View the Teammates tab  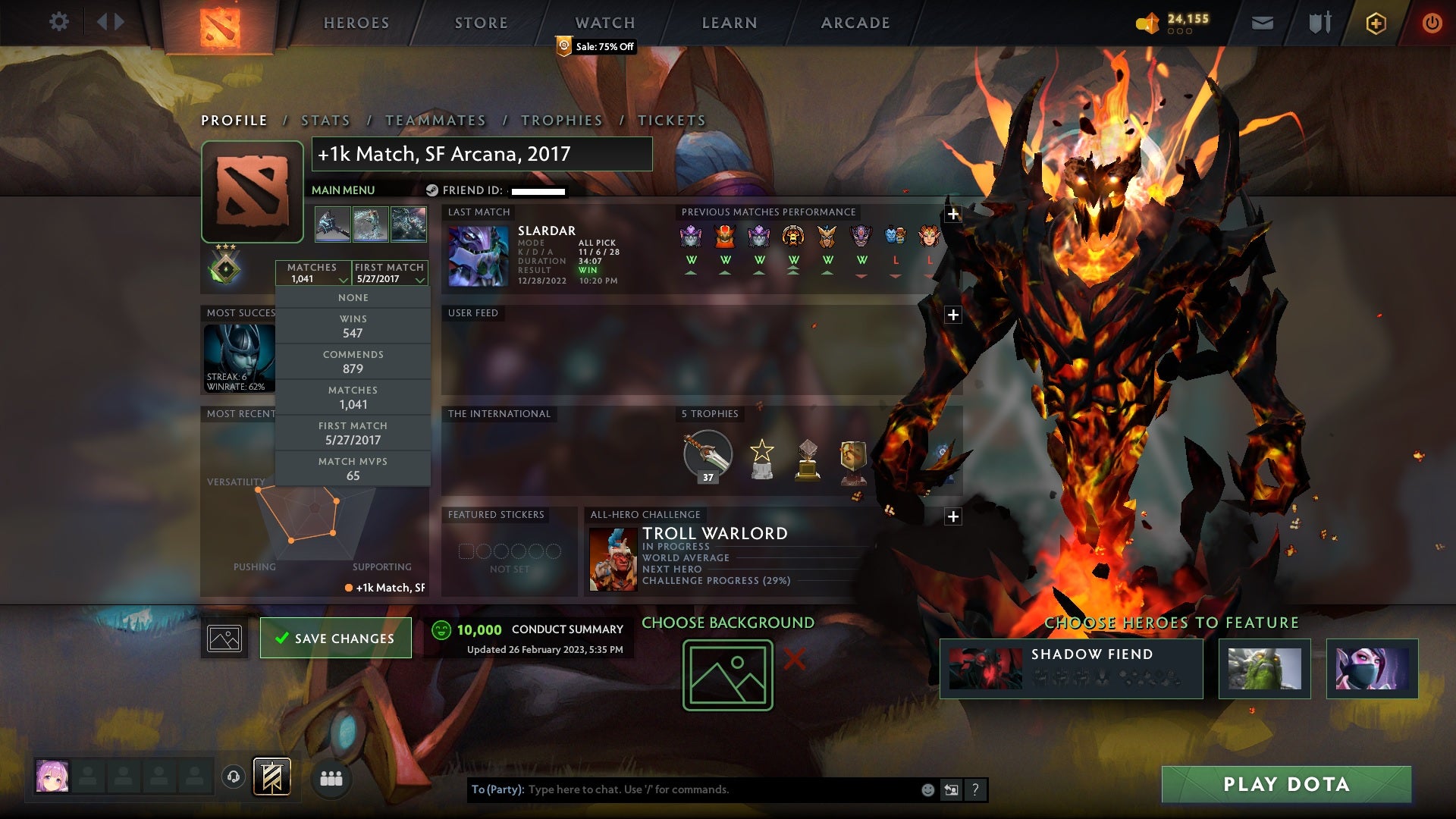(435, 121)
